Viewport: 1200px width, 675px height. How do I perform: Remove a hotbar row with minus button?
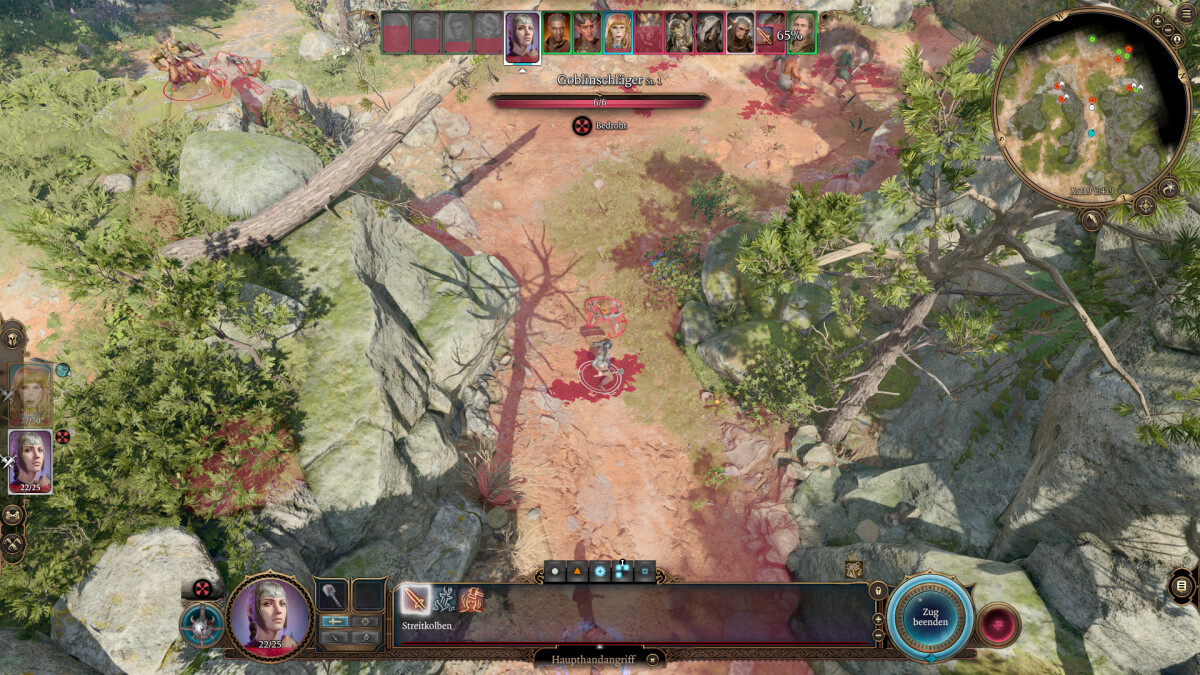[x=878, y=635]
